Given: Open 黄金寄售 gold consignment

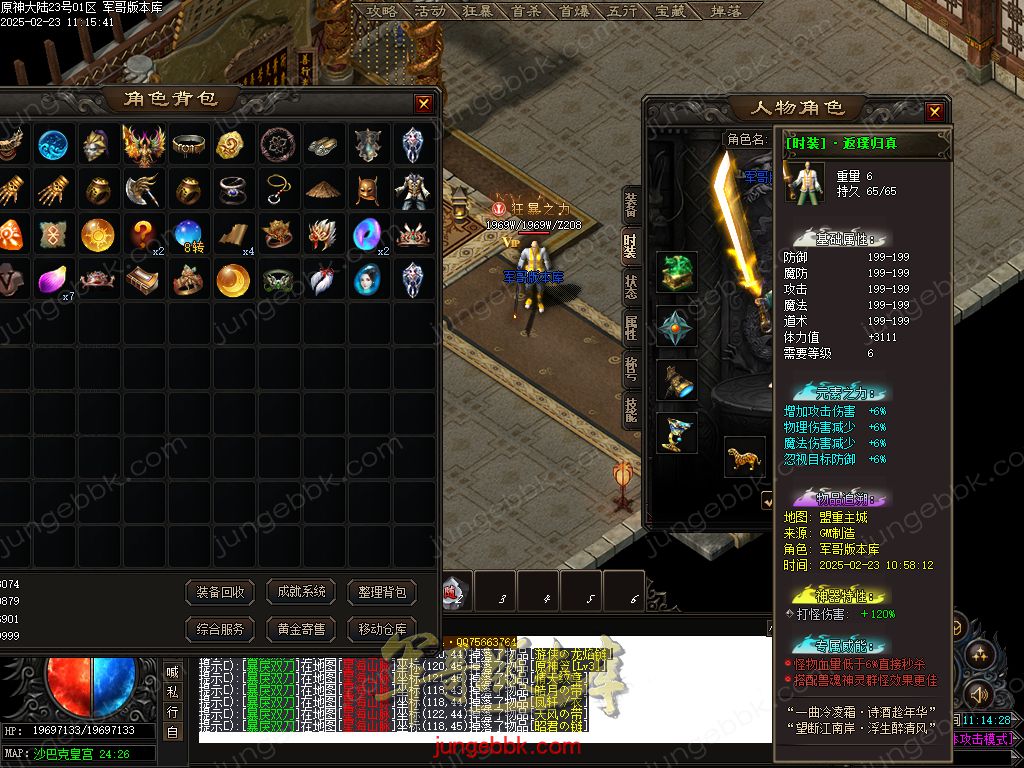Looking at the screenshot, I should click(x=301, y=629).
